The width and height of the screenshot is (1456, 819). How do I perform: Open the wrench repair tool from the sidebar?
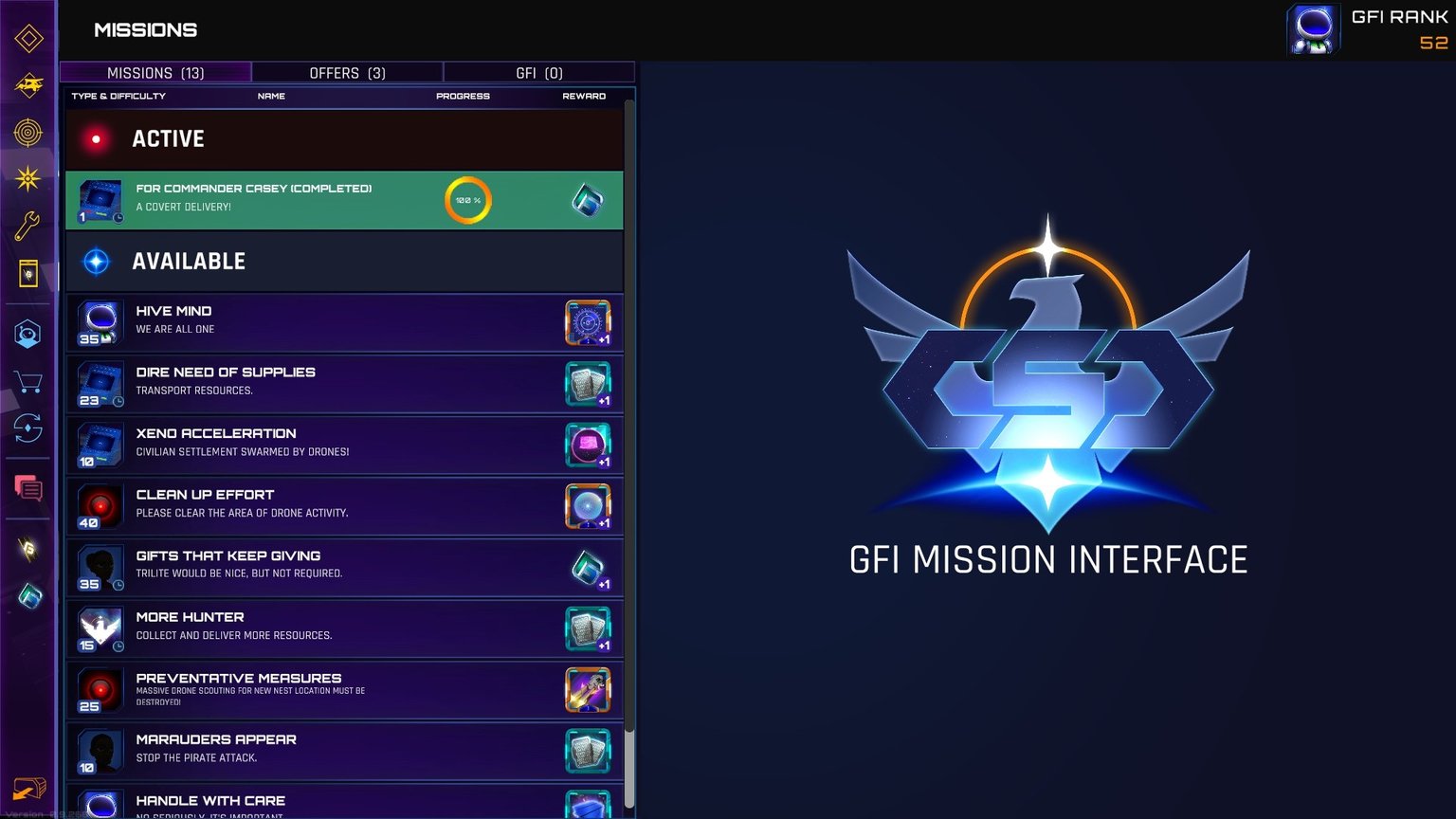coord(28,224)
